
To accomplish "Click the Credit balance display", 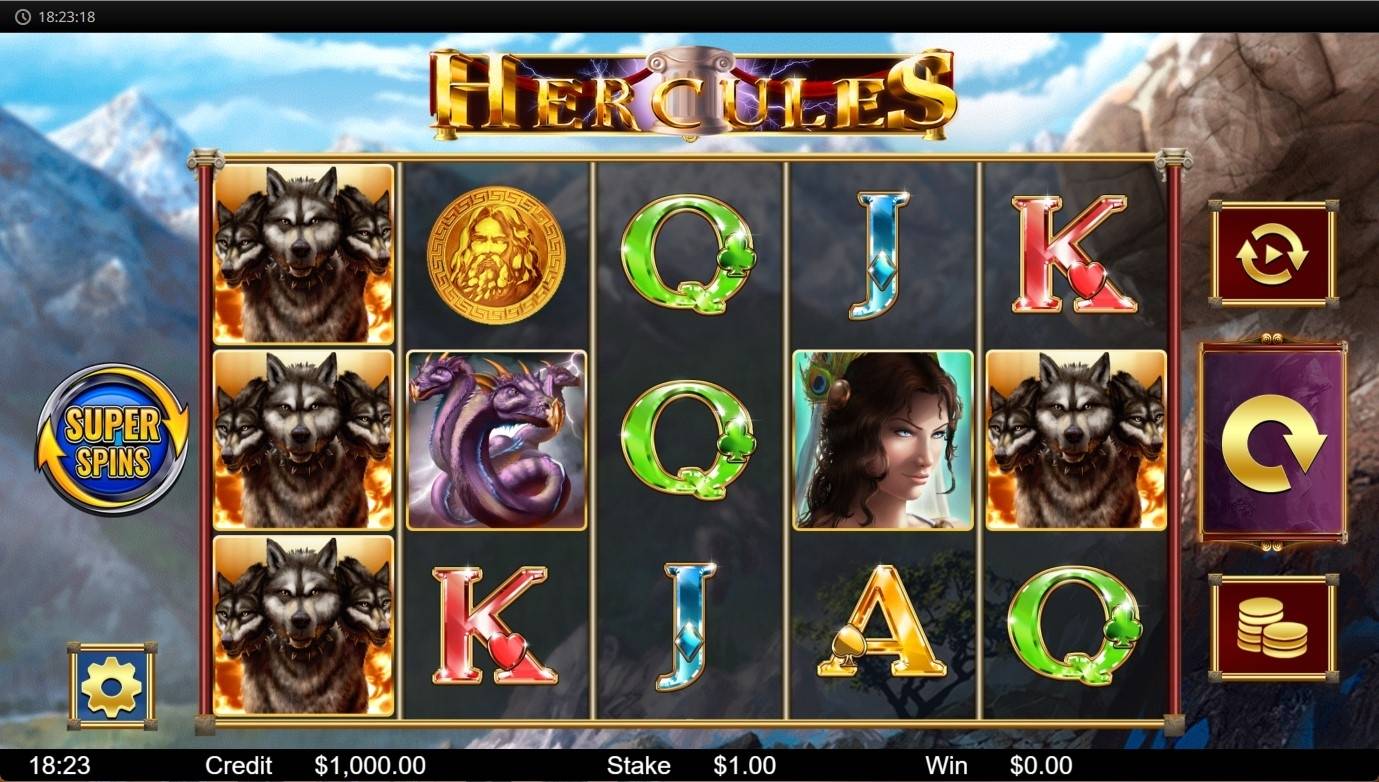I will tap(370, 765).
